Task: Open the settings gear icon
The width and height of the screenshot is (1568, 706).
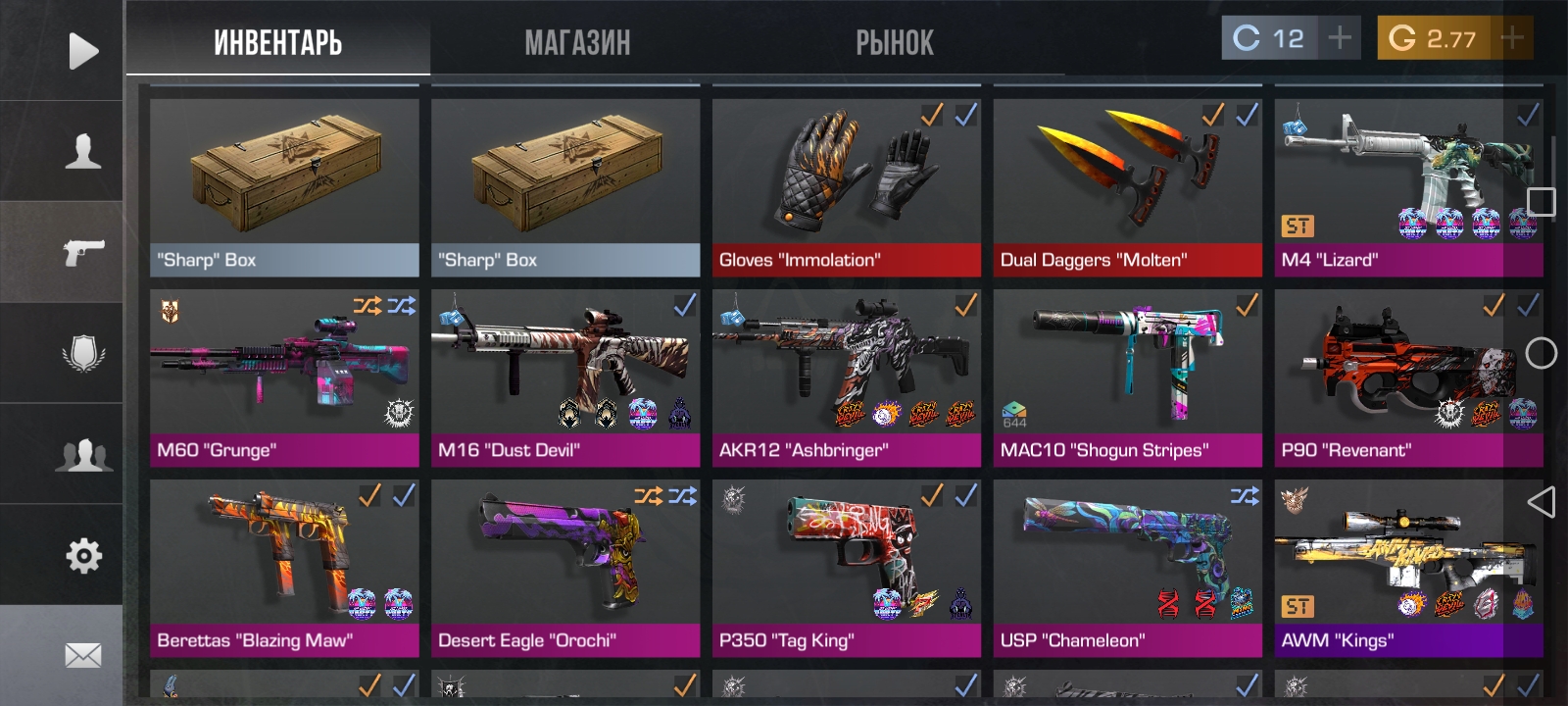Action: tap(83, 556)
